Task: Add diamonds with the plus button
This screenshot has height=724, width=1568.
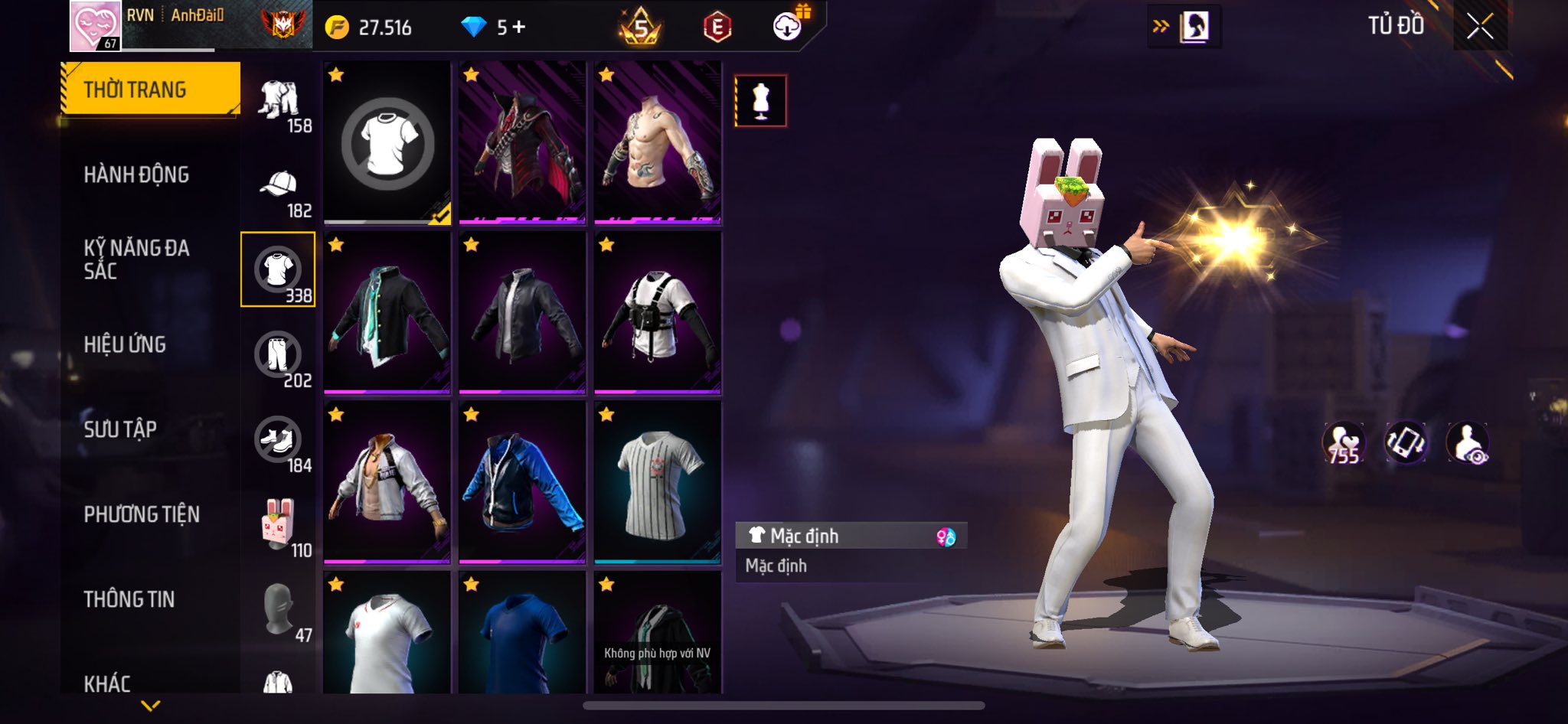Action: click(520, 28)
